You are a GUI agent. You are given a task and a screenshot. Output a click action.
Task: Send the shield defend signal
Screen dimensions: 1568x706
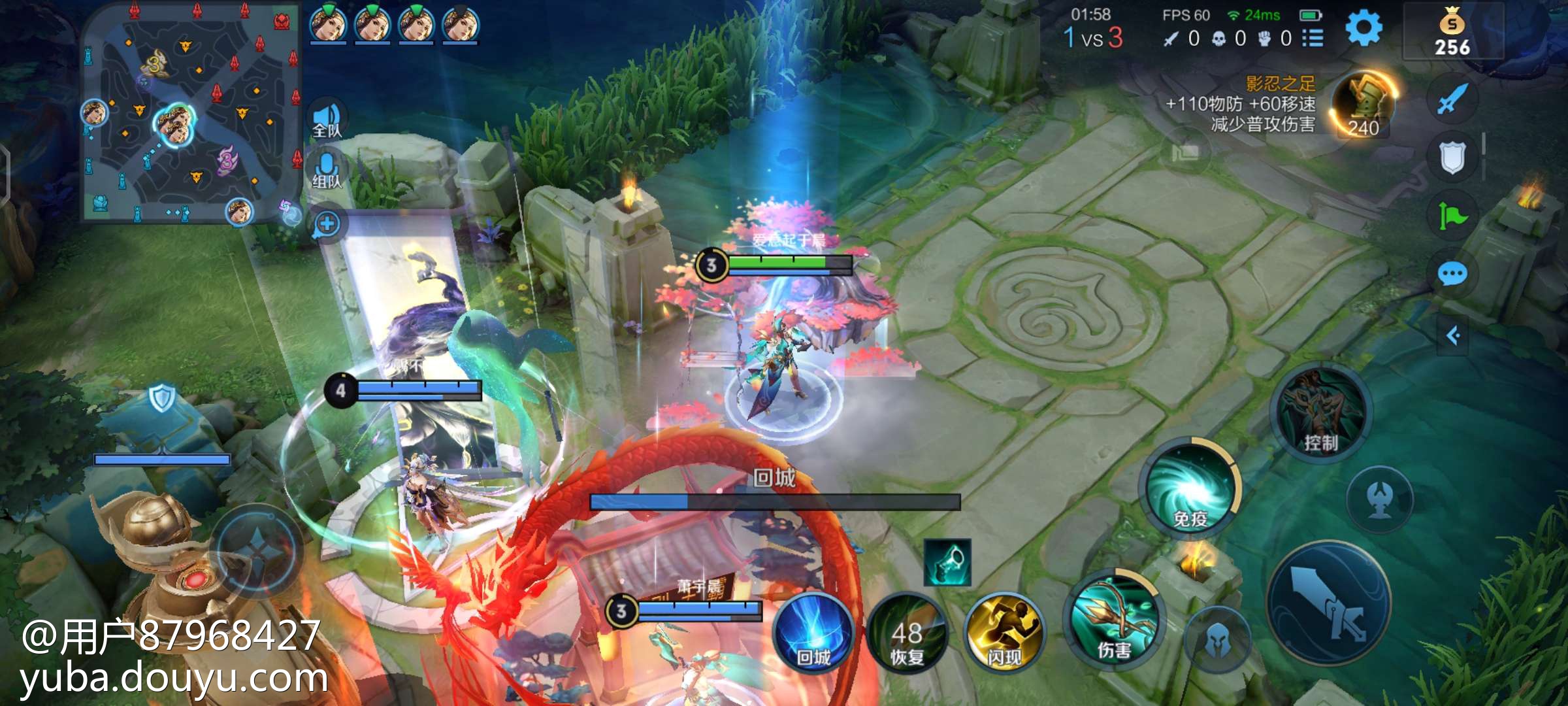click(1452, 158)
